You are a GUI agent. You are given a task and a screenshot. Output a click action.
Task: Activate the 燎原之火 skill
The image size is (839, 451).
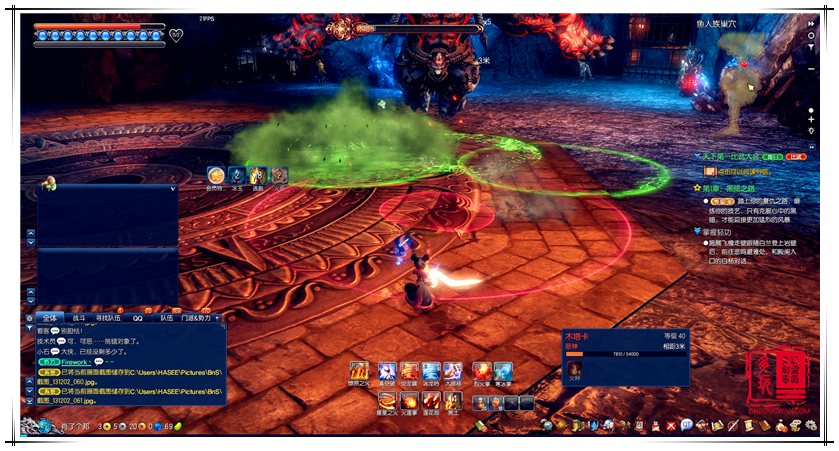tap(359, 372)
